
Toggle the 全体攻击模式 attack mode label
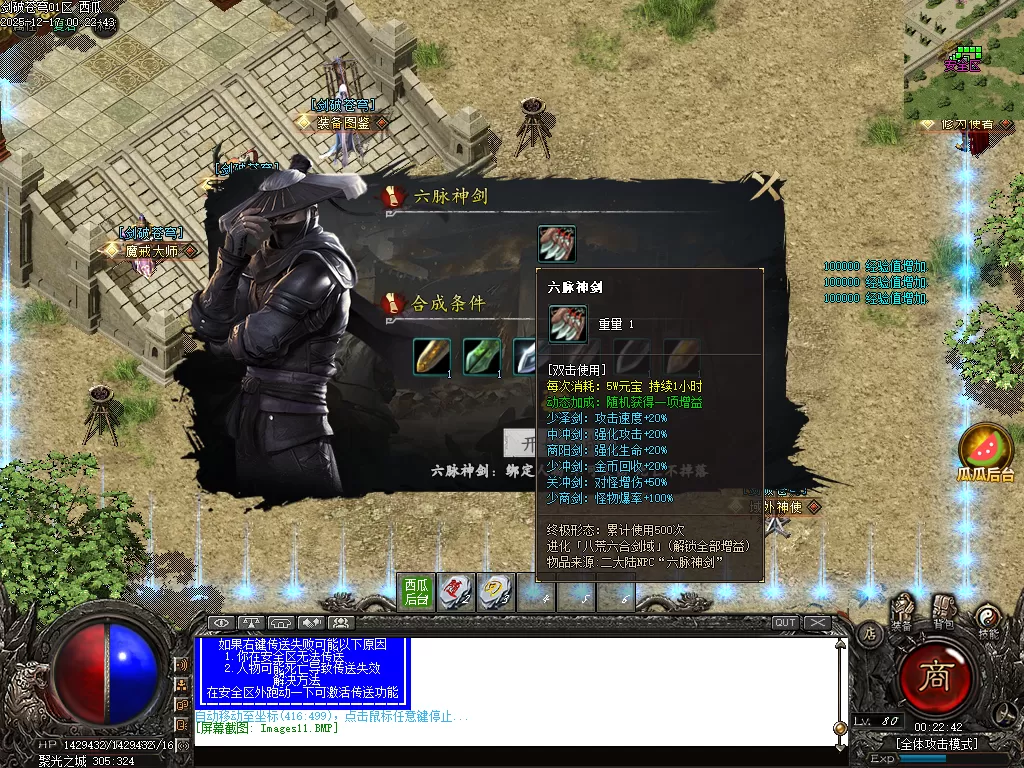936,743
